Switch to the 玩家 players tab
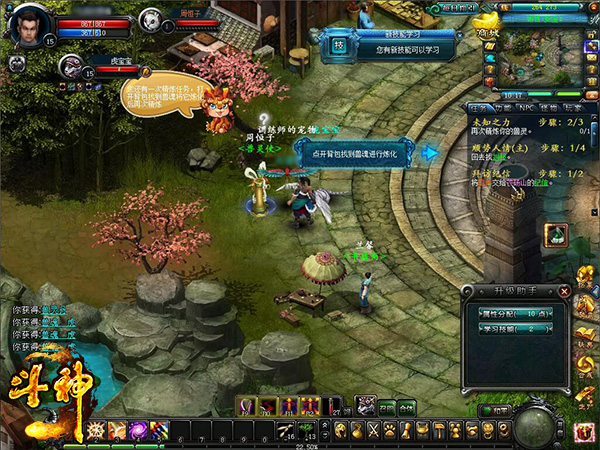The width and height of the screenshot is (600, 450). (570, 107)
